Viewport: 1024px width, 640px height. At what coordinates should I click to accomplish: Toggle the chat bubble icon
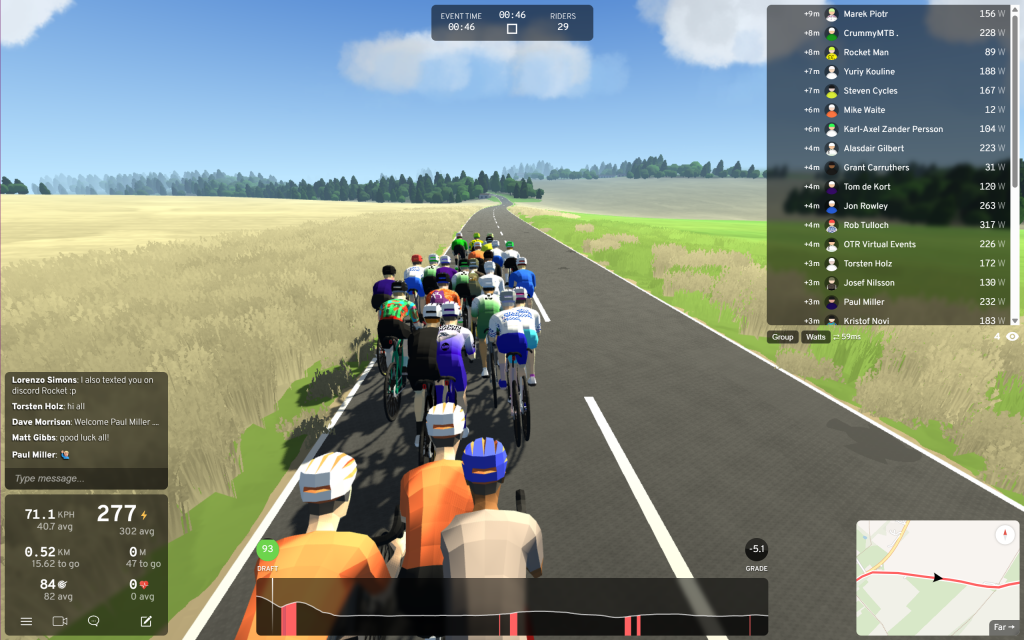click(94, 621)
